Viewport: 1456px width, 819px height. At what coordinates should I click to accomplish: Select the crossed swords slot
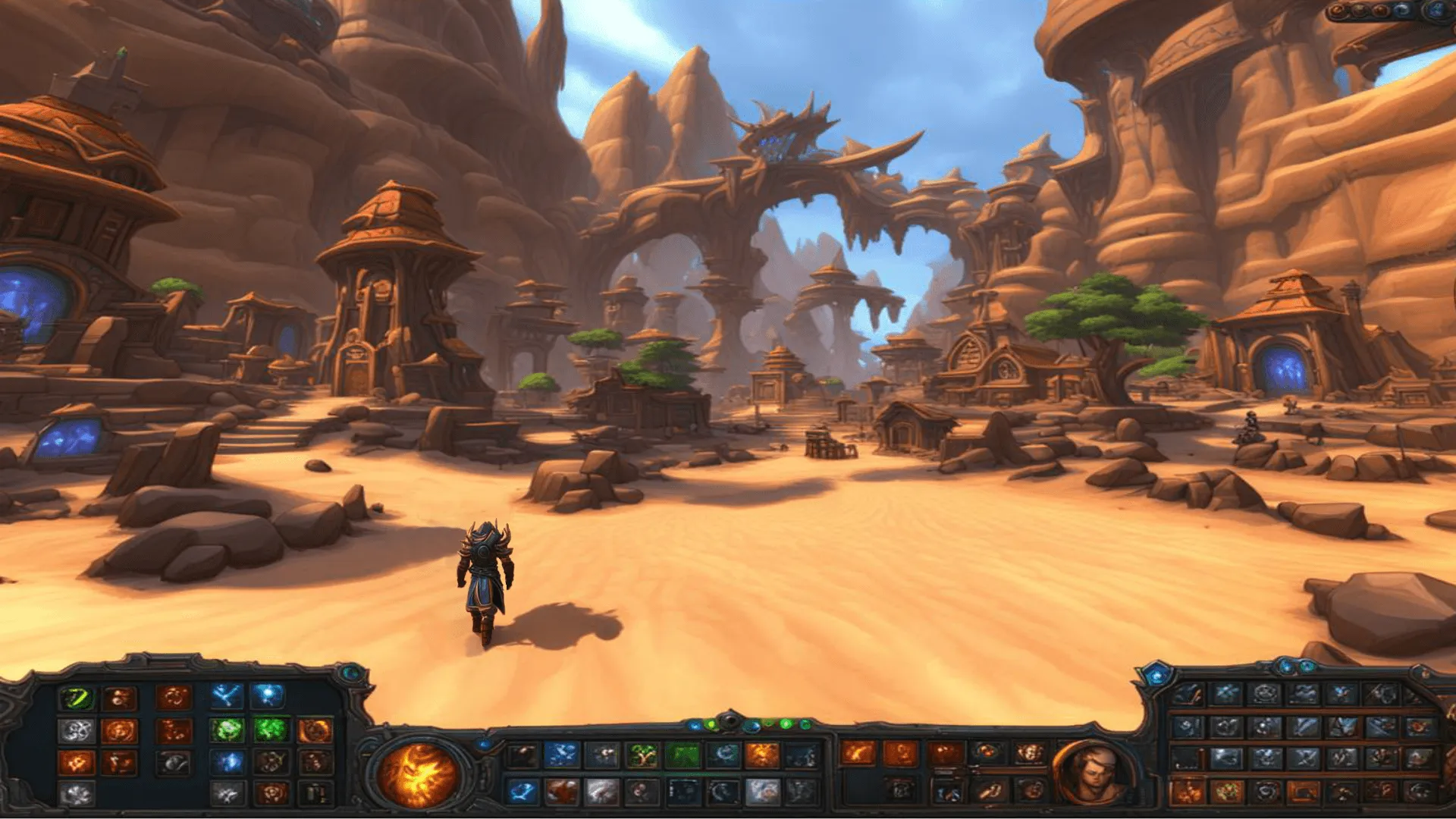pyautogui.click(x=1304, y=758)
